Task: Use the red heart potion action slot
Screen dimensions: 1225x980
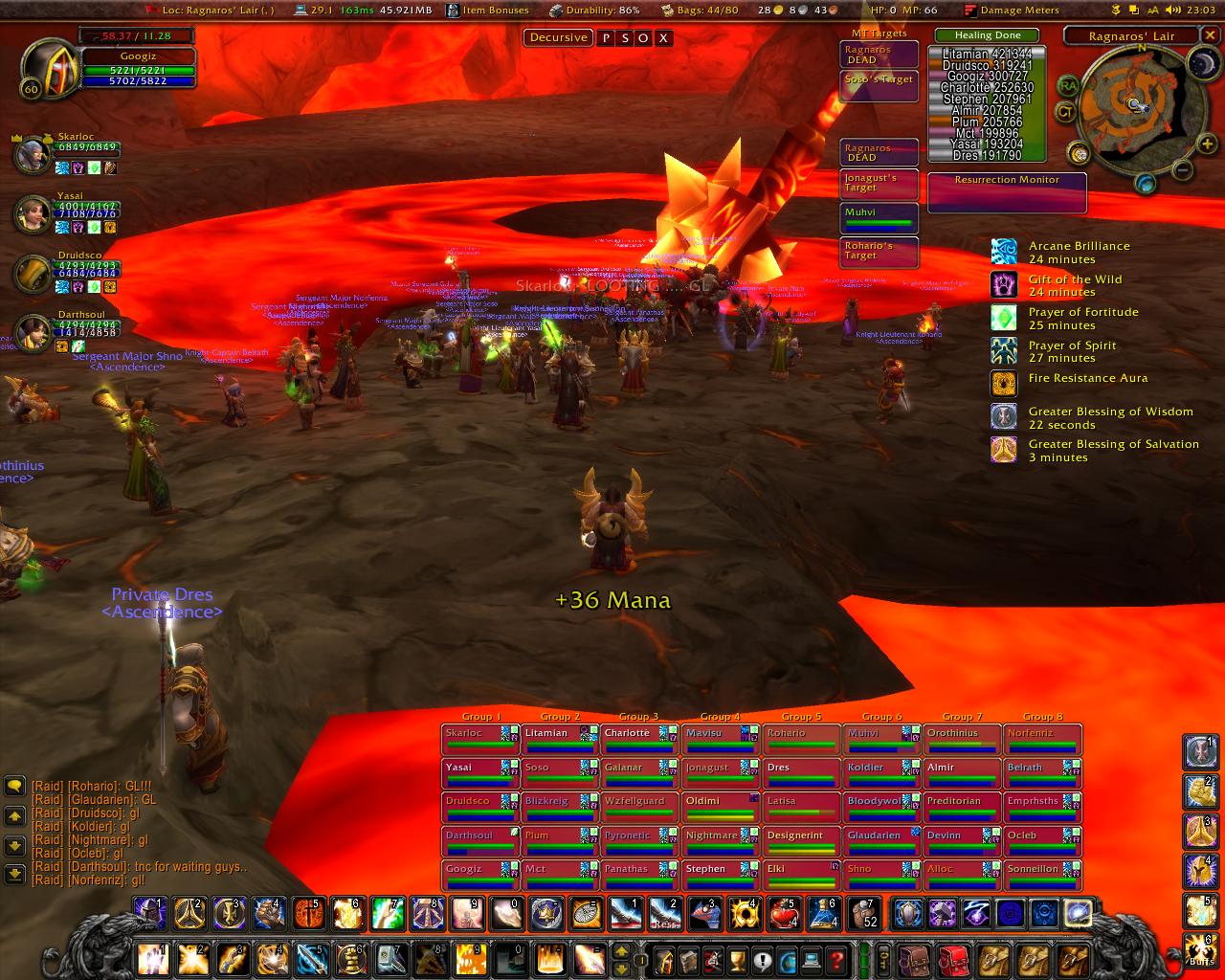Action: tap(785, 914)
